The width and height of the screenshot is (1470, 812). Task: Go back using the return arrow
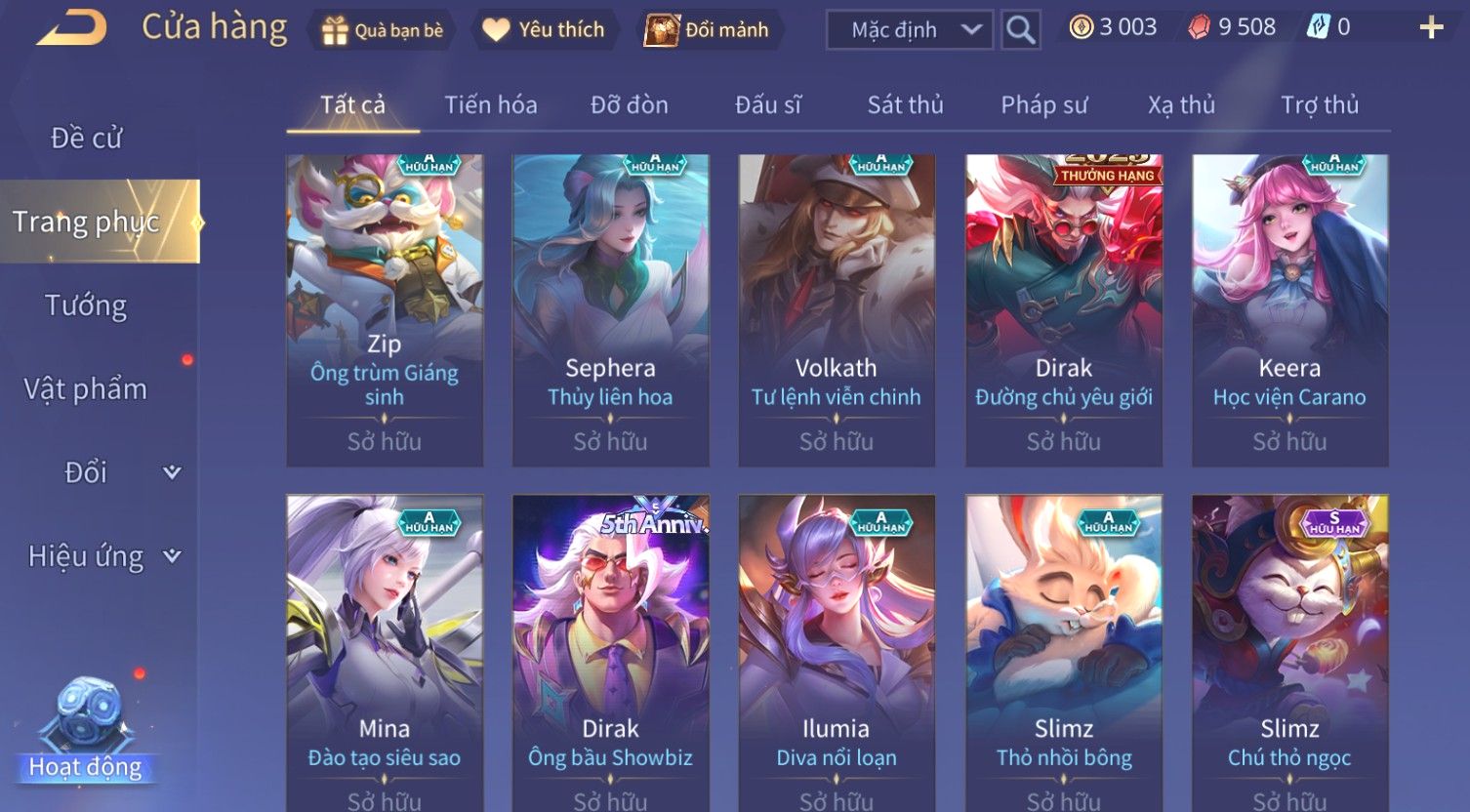(x=71, y=28)
